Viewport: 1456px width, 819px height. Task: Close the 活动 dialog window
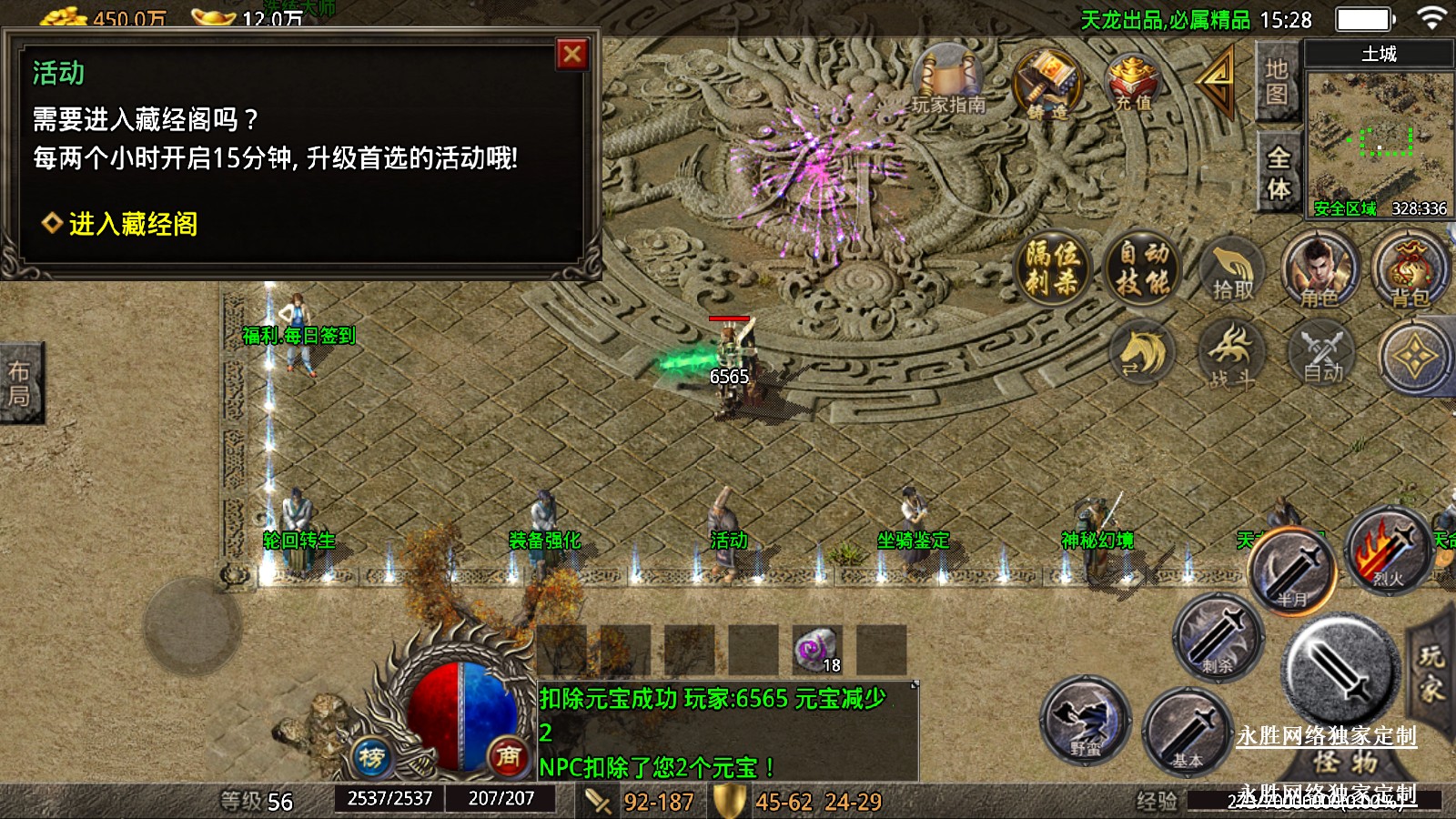571,55
